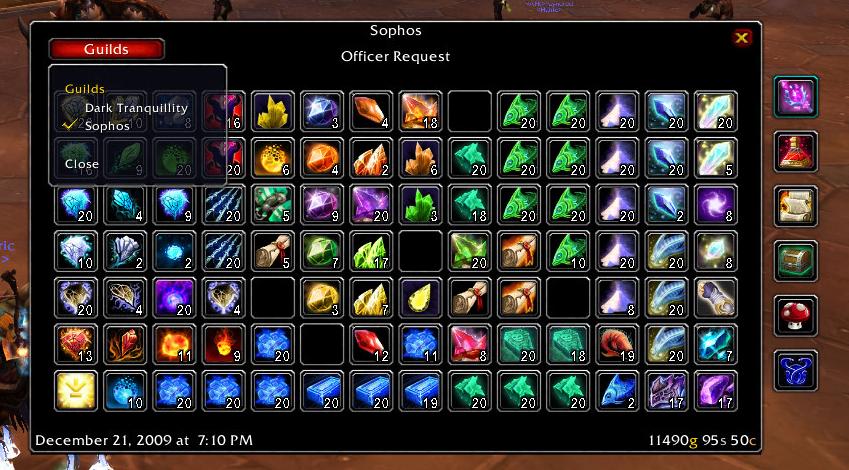
Task: Click the blue fish stack of 2
Action: point(616,390)
